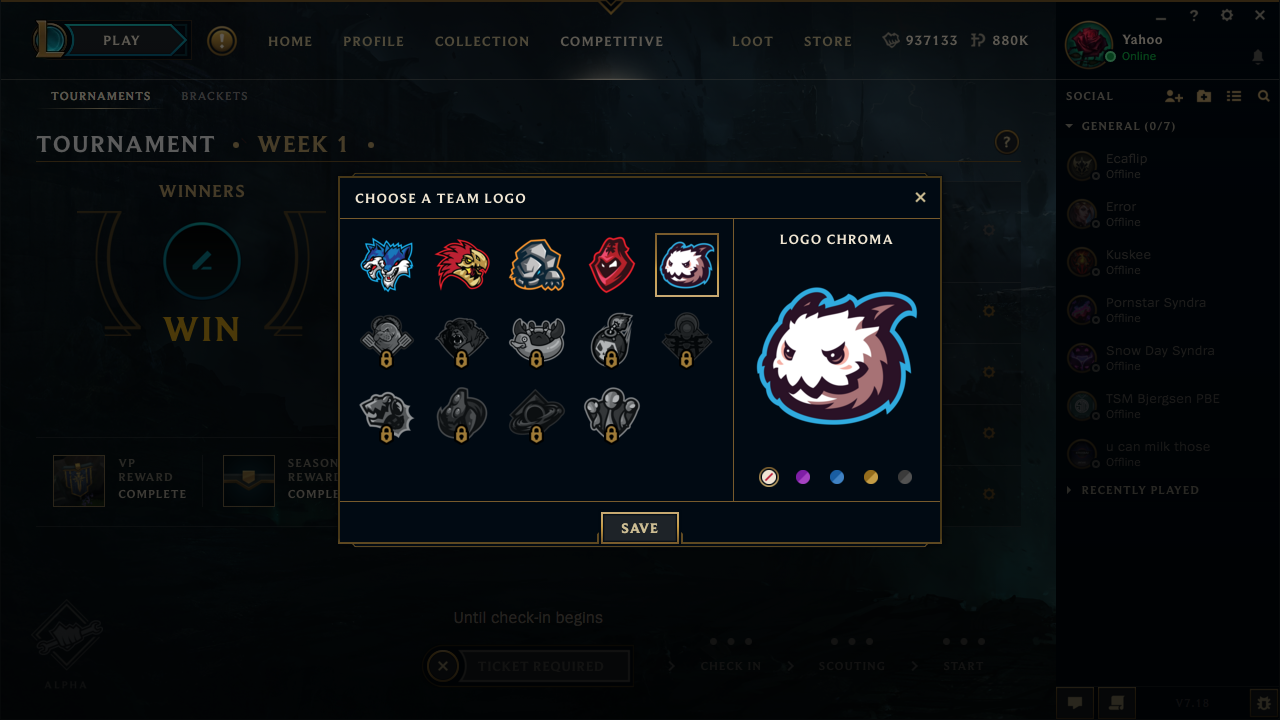
Task: Pick the default cream chroma swatch
Action: pos(769,477)
